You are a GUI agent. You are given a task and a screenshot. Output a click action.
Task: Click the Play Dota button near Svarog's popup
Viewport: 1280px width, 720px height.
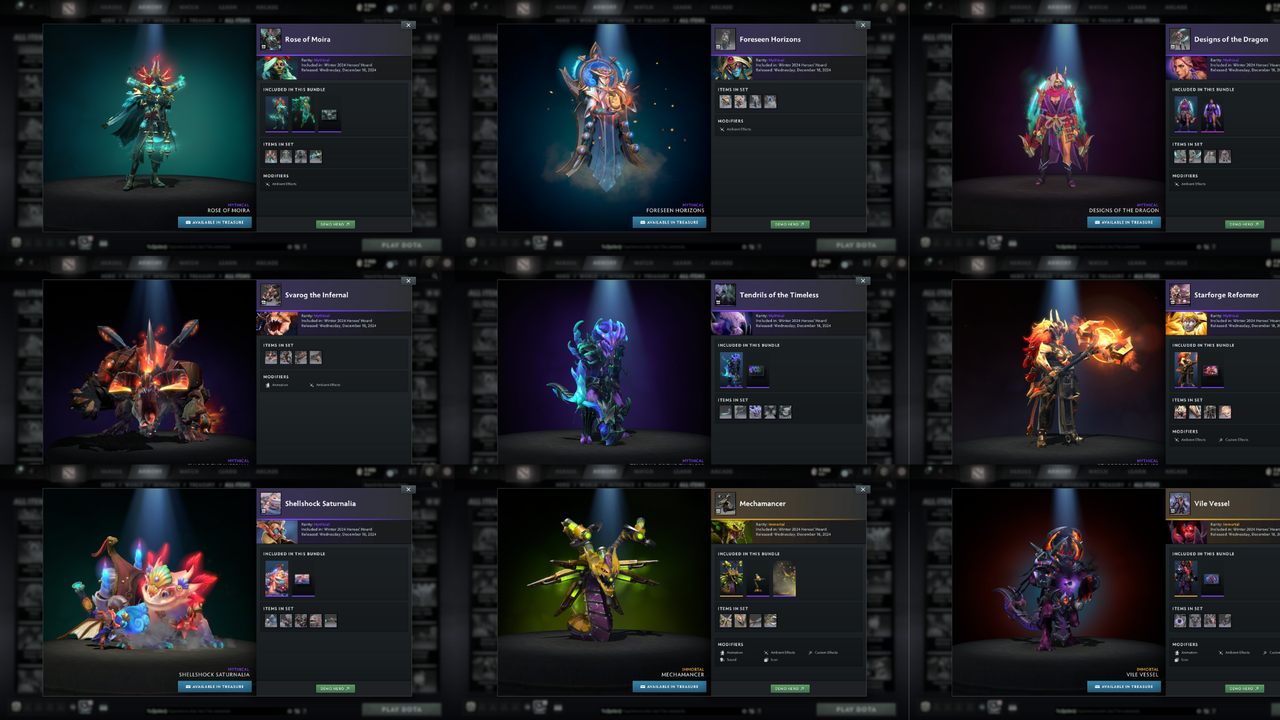click(x=401, y=244)
